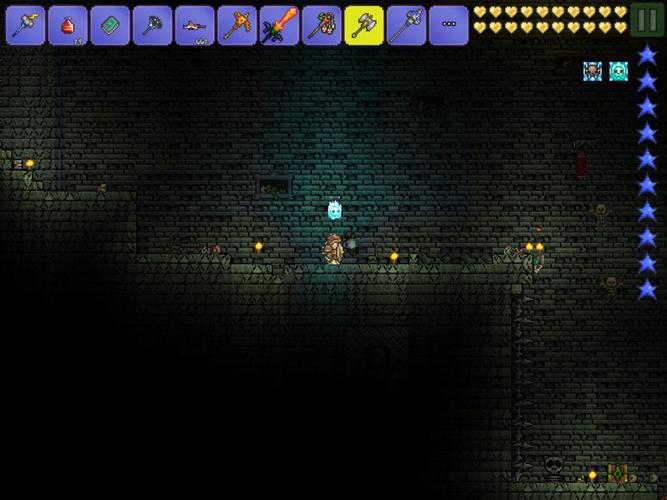Screen dimensions: 667x500
Task: Select the blue magic staff beside the dots
Action: click(x=407, y=25)
